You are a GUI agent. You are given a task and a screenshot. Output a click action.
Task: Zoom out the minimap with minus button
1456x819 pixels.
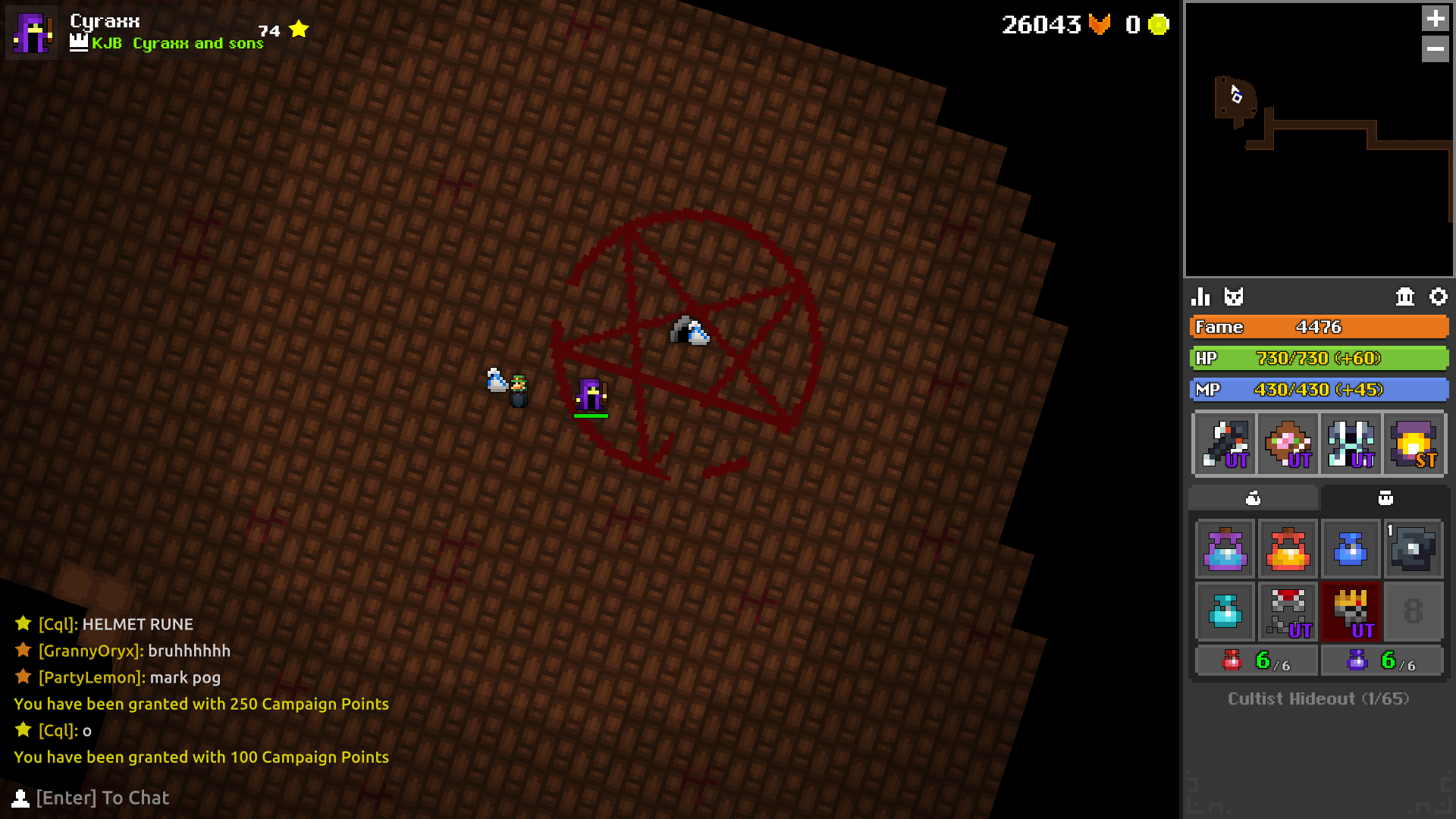pos(1436,50)
